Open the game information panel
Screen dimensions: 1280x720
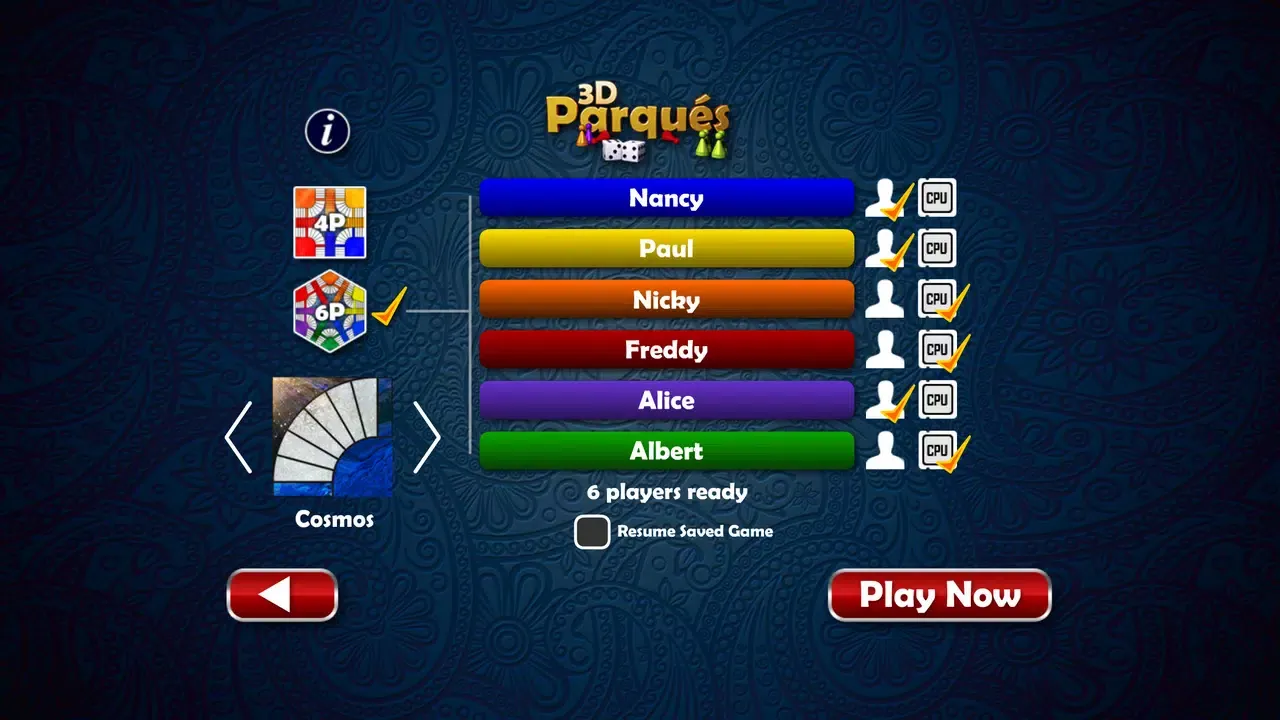[325, 131]
